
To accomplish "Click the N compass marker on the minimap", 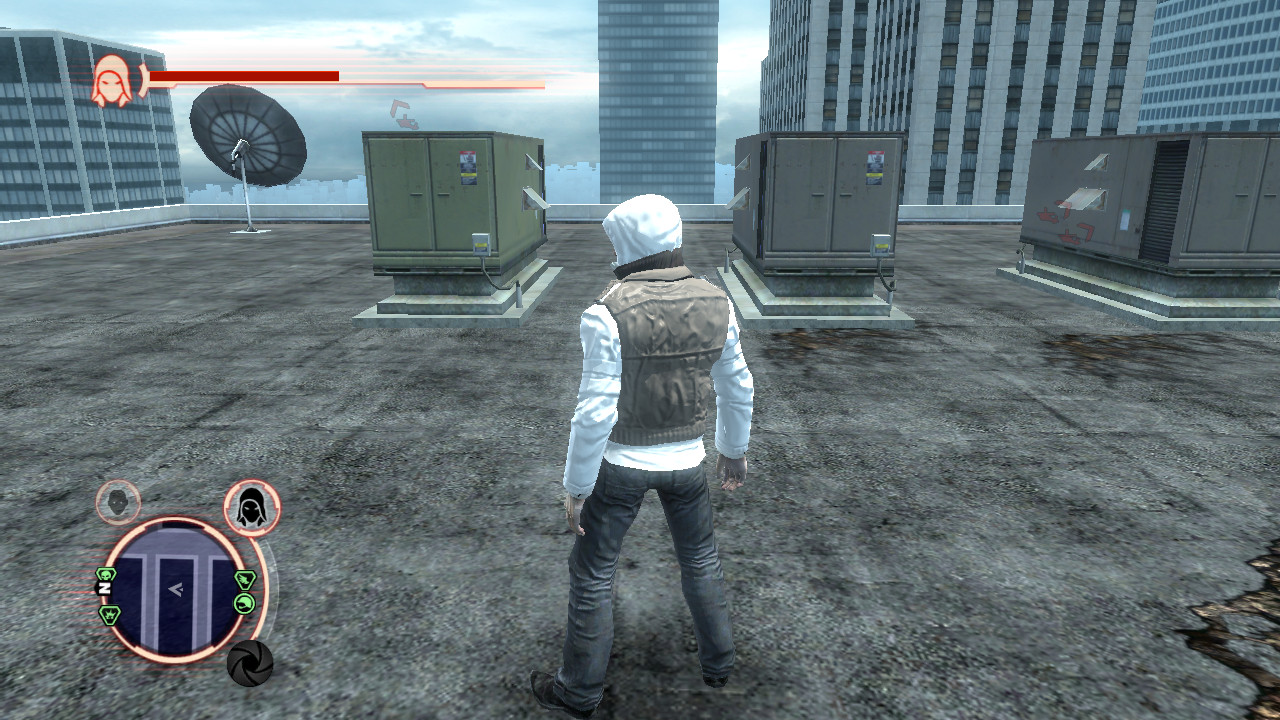I will tap(103, 588).
